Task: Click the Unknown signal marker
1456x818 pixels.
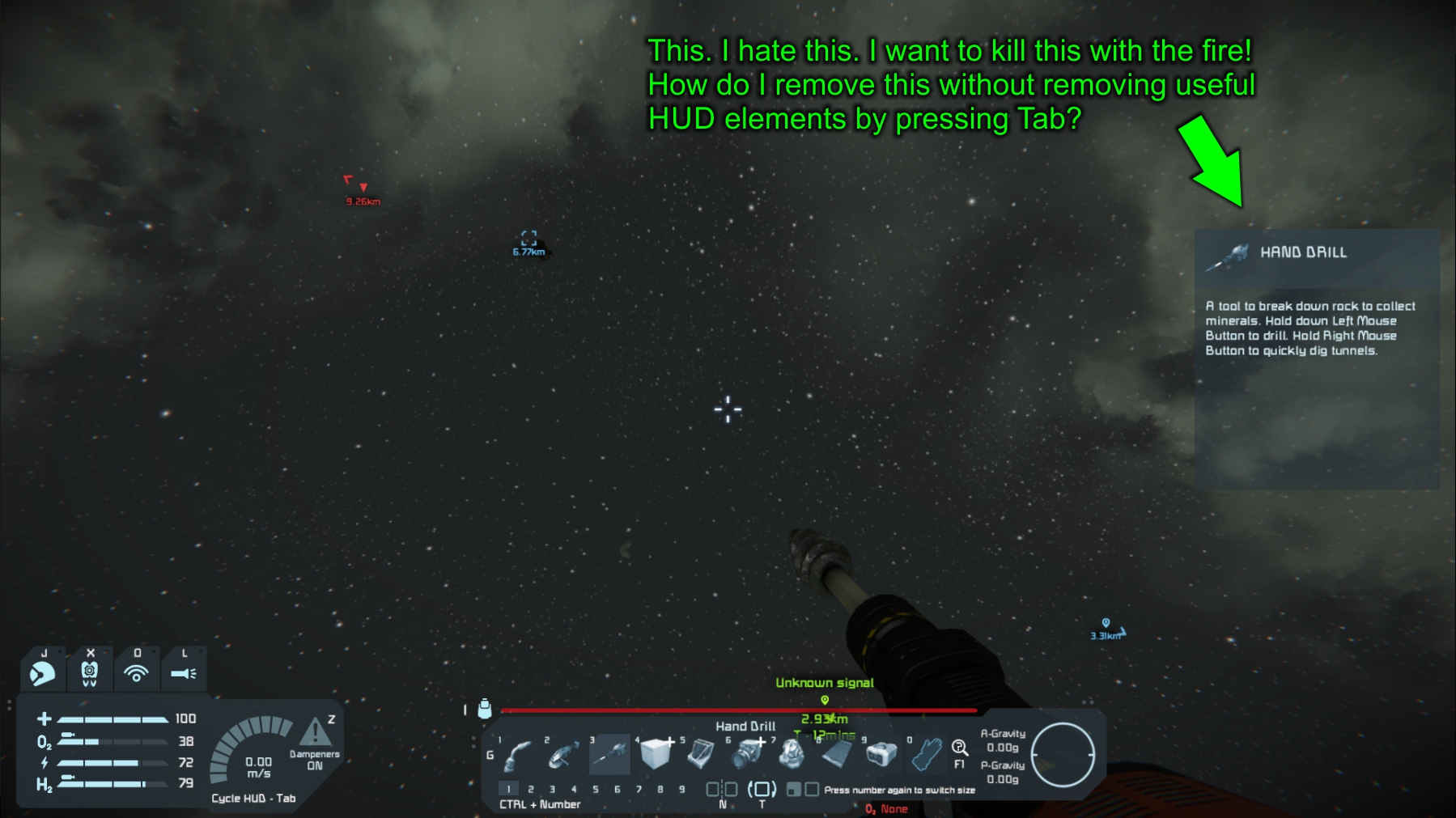Action: click(x=825, y=700)
